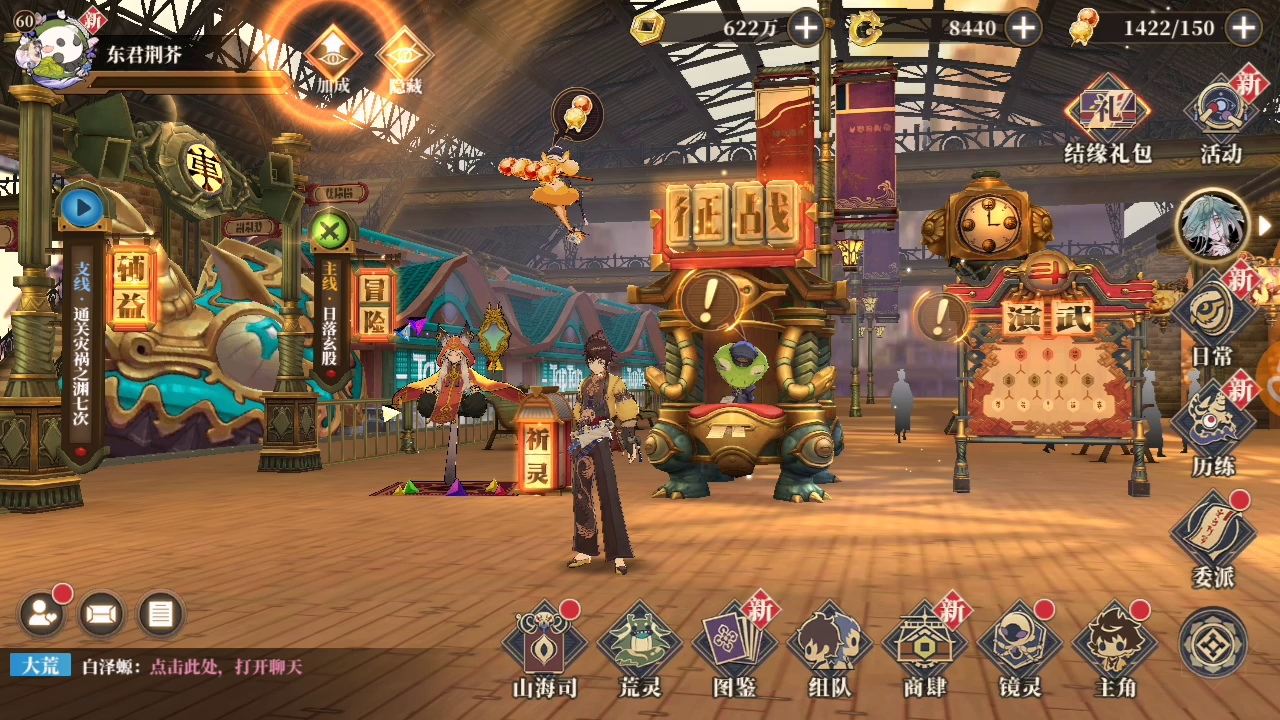Open the 活动 events page
Viewport: 1280px width, 720px height.
1220,115
